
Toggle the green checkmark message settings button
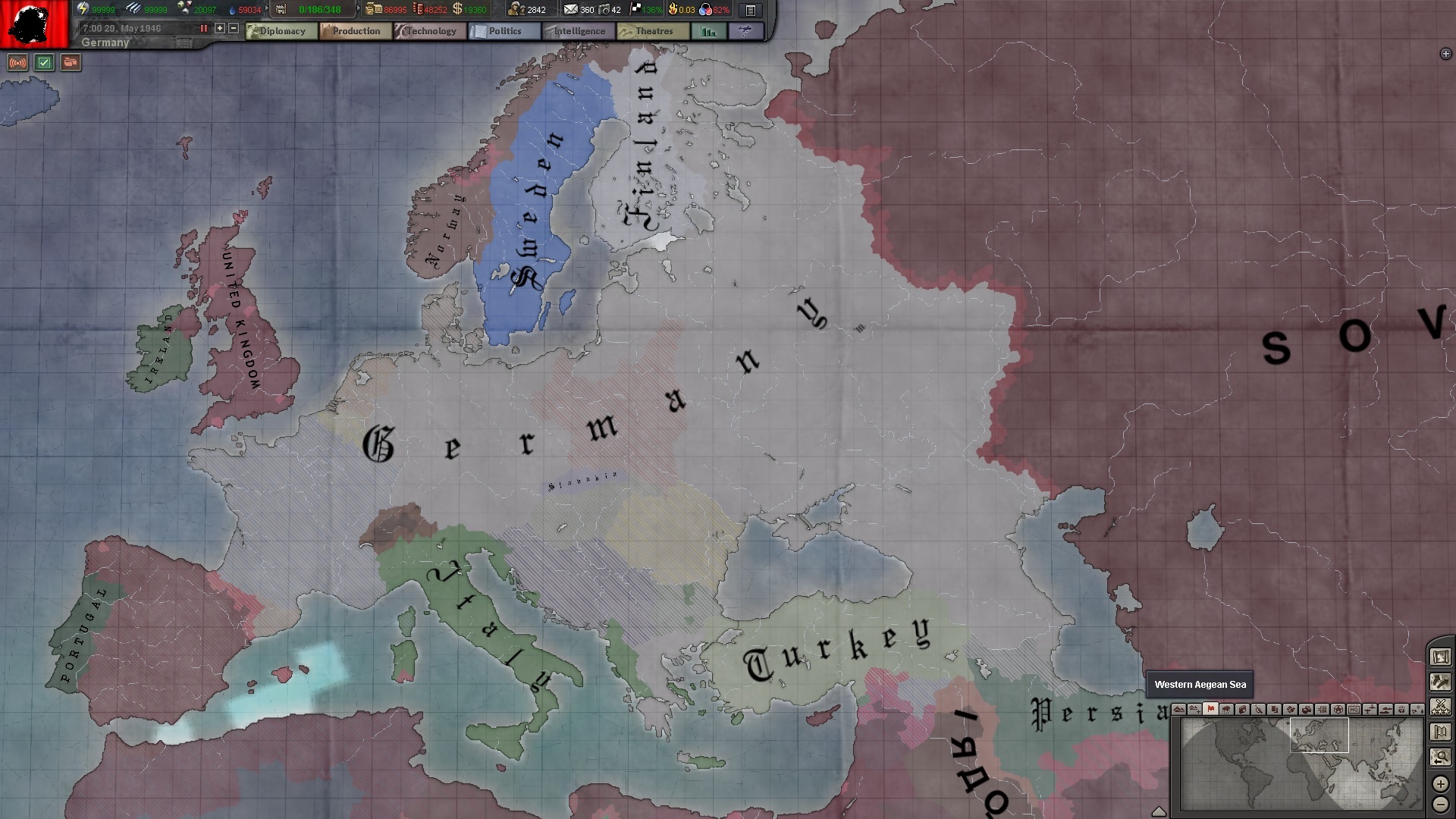[x=43, y=63]
